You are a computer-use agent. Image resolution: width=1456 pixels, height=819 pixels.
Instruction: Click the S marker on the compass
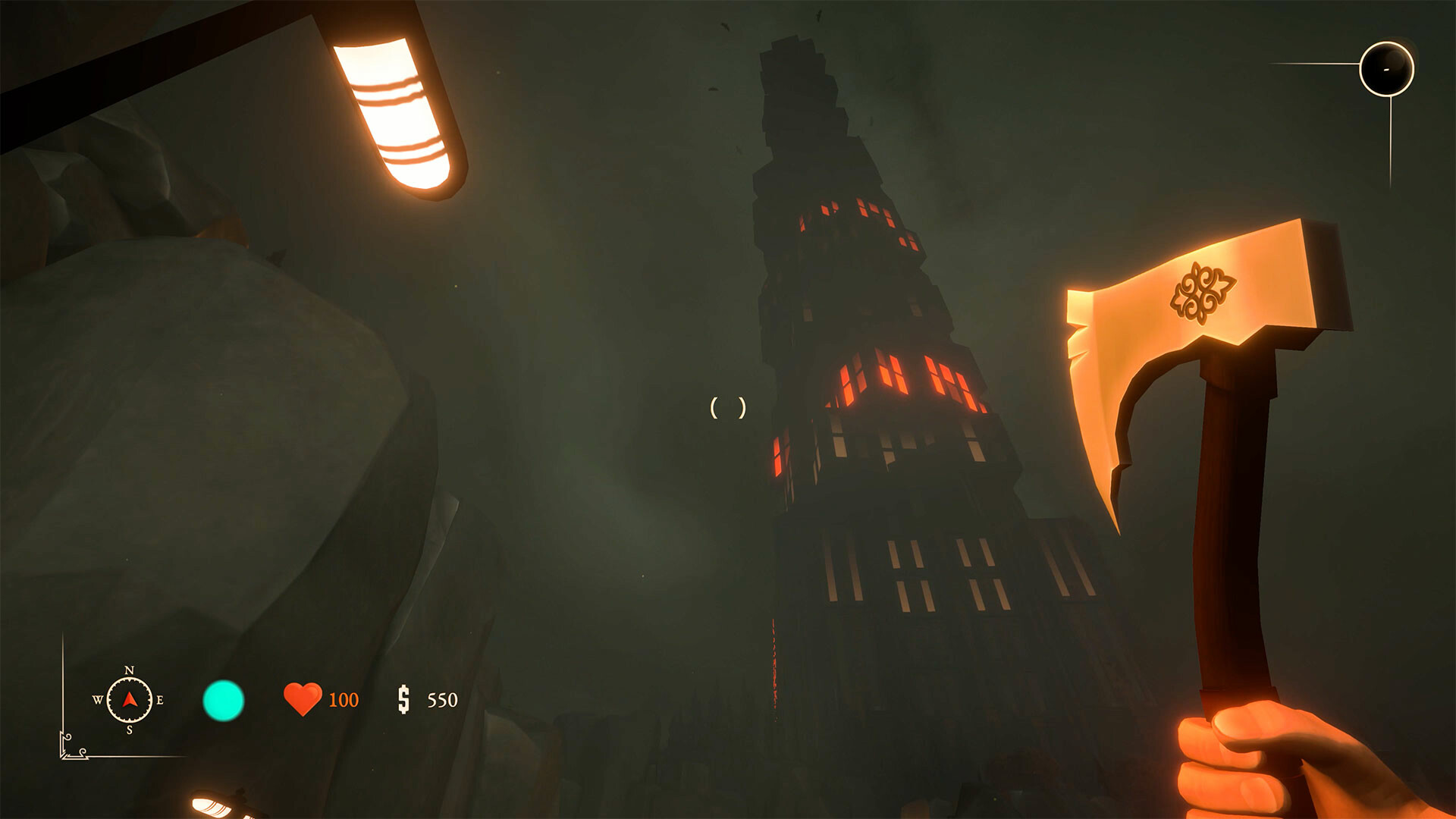click(129, 728)
